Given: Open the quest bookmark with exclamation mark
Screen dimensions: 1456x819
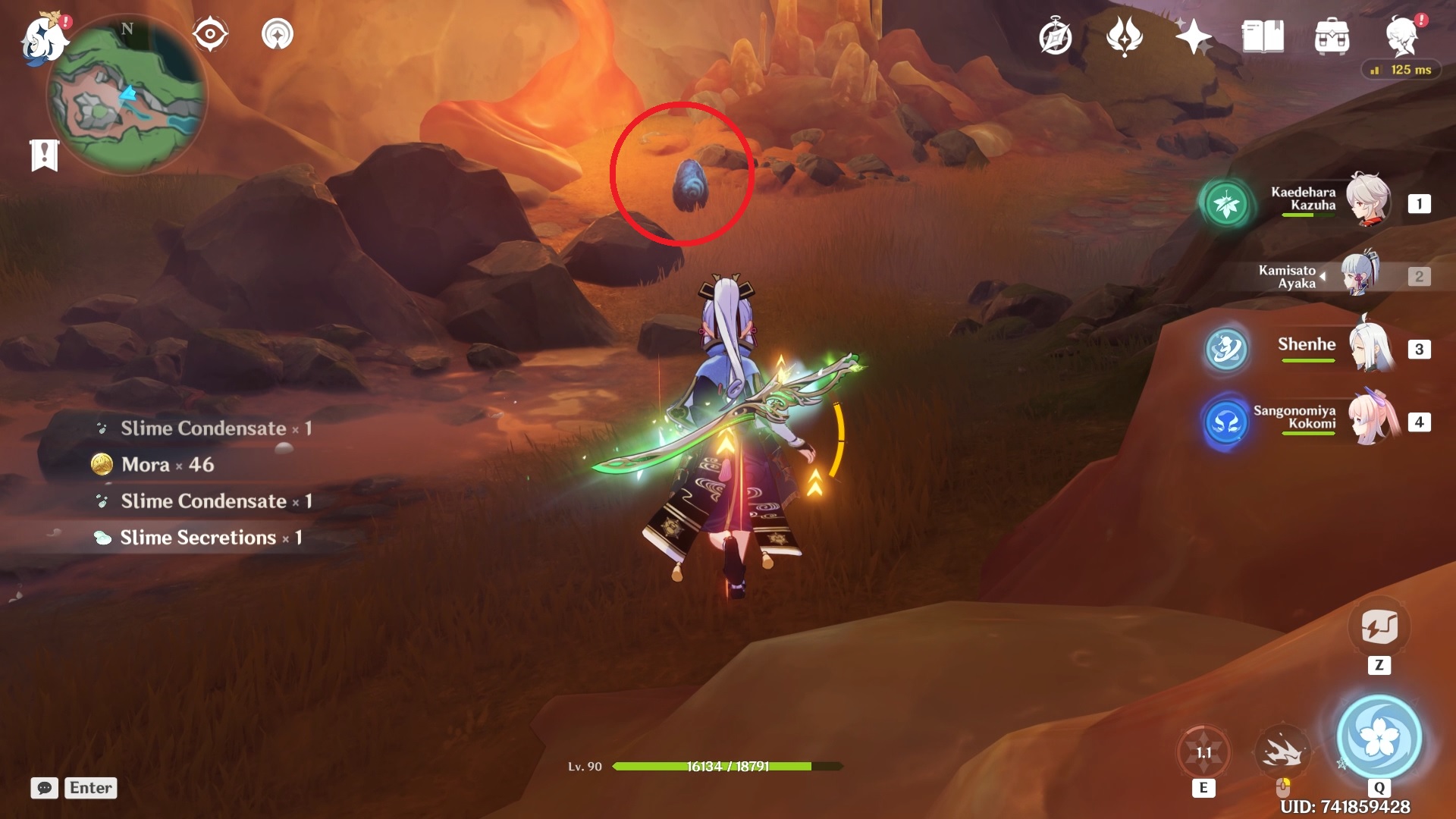Looking at the screenshot, I should [45, 155].
